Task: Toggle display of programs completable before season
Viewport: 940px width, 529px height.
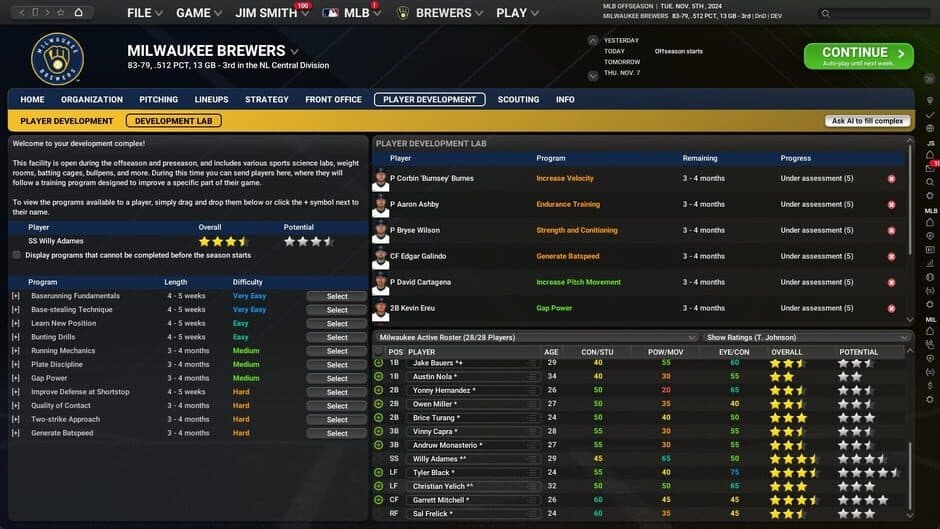Action: [x=17, y=255]
